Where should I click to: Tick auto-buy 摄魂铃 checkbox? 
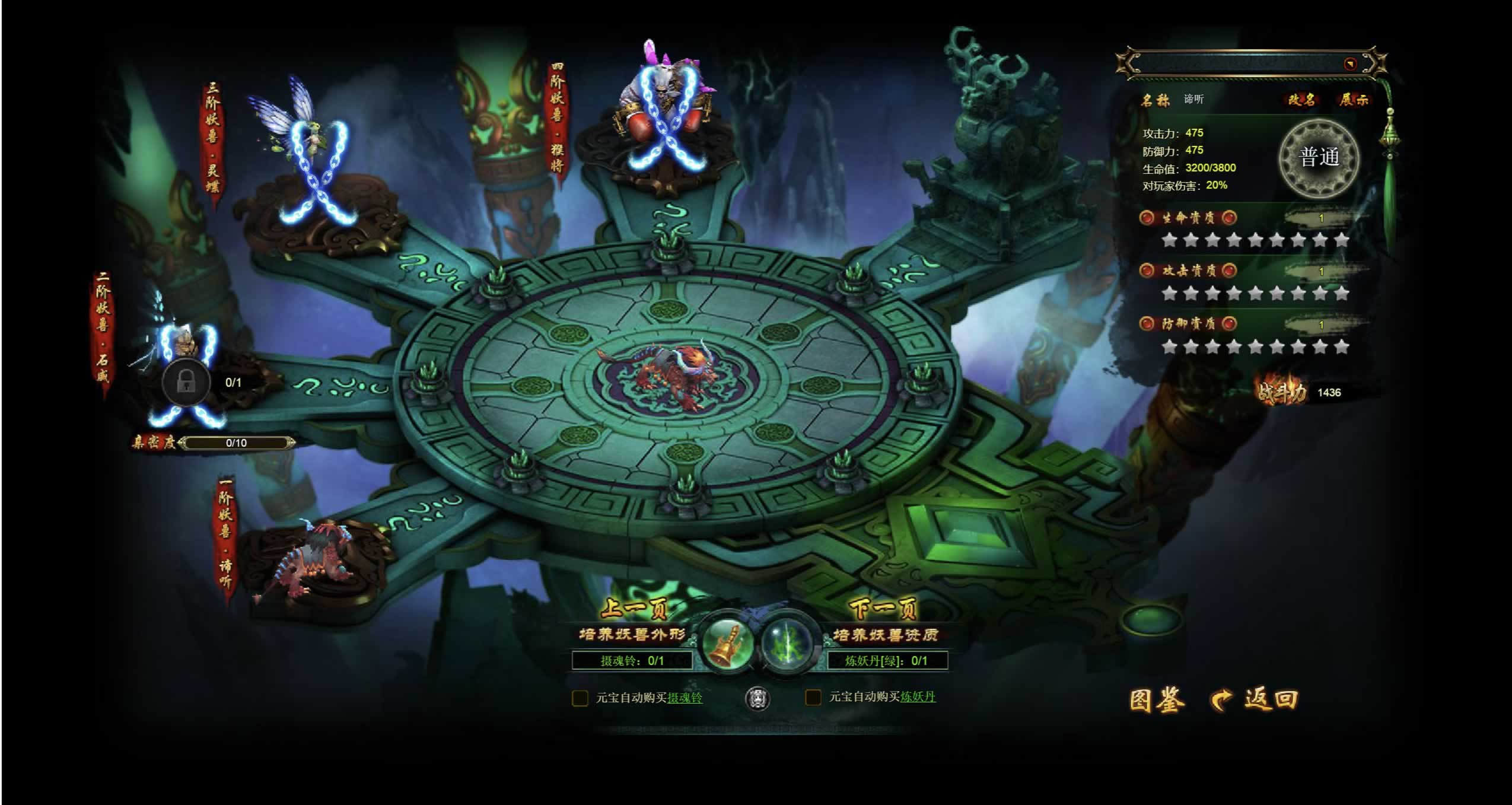(580, 698)
